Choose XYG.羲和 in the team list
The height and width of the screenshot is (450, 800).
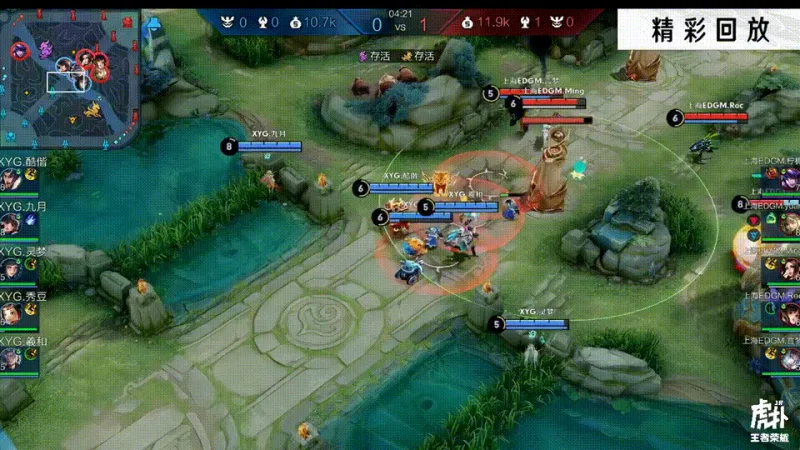click(x=12, y=360)
